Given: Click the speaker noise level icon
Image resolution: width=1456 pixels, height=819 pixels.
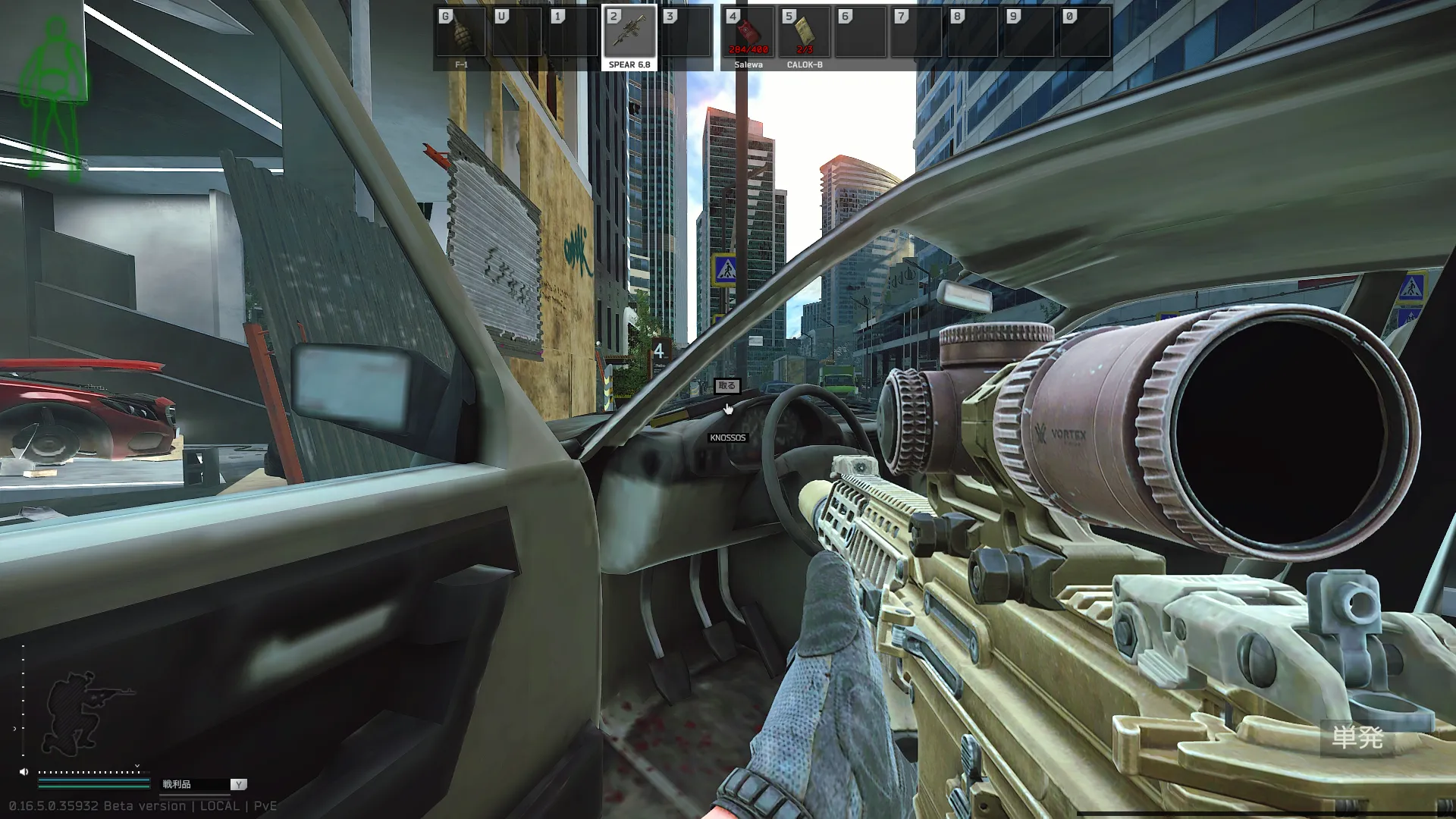Looking at the screenshot, I should tap(24, 772).
